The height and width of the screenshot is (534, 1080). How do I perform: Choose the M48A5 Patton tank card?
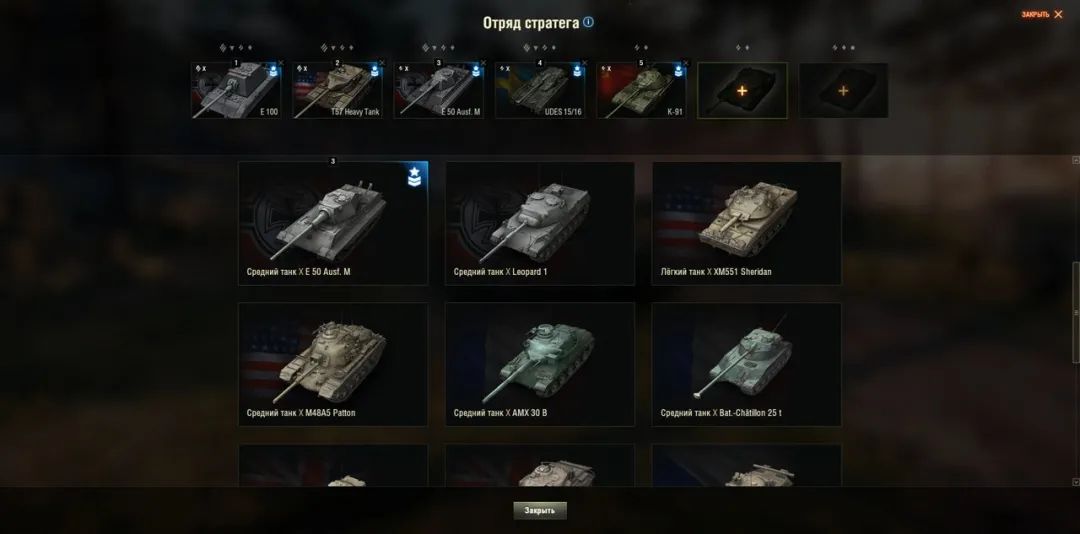[333, 364]
